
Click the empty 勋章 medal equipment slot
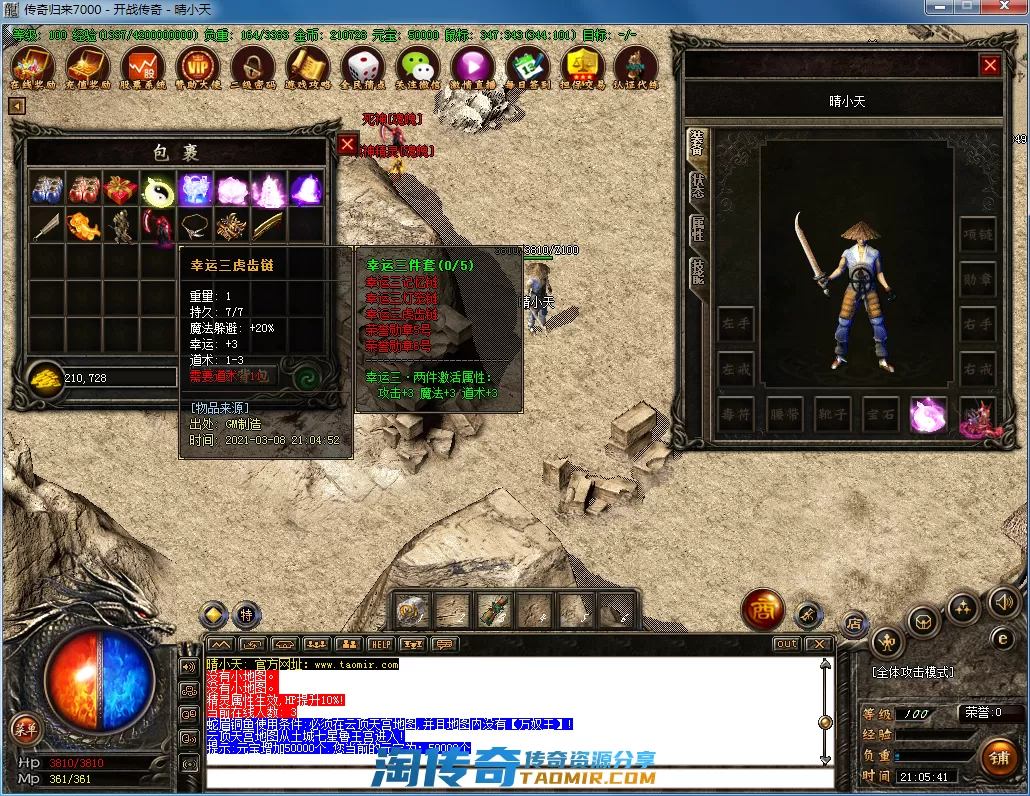pyautogui.click(x=978, y=279)
